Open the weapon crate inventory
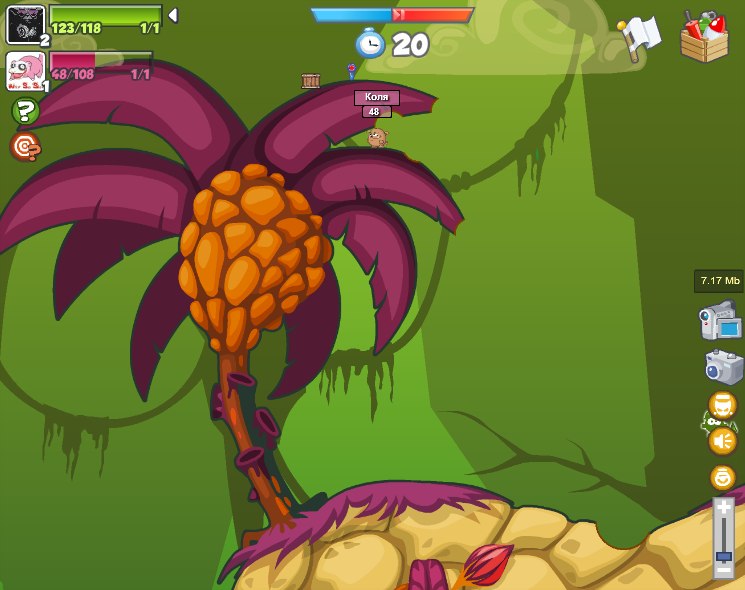745x590 pixels. pos(704,38)
